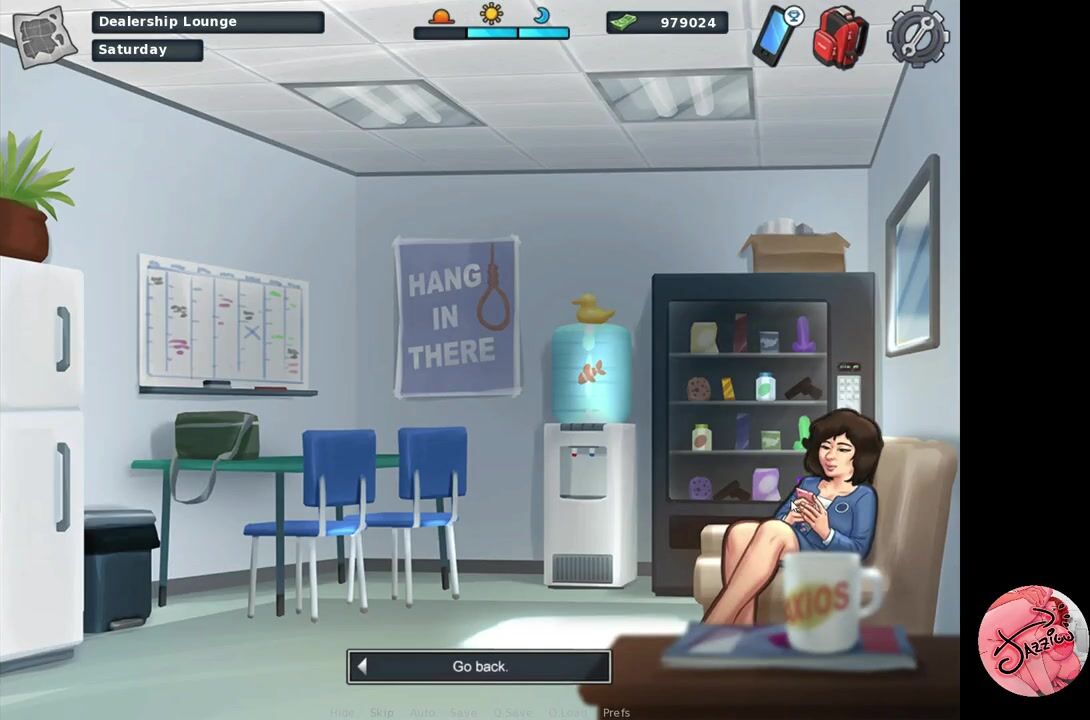The width and height of the screenshot is (1090, 720).
Task: Open the town map icon
Action: (42, 36)
